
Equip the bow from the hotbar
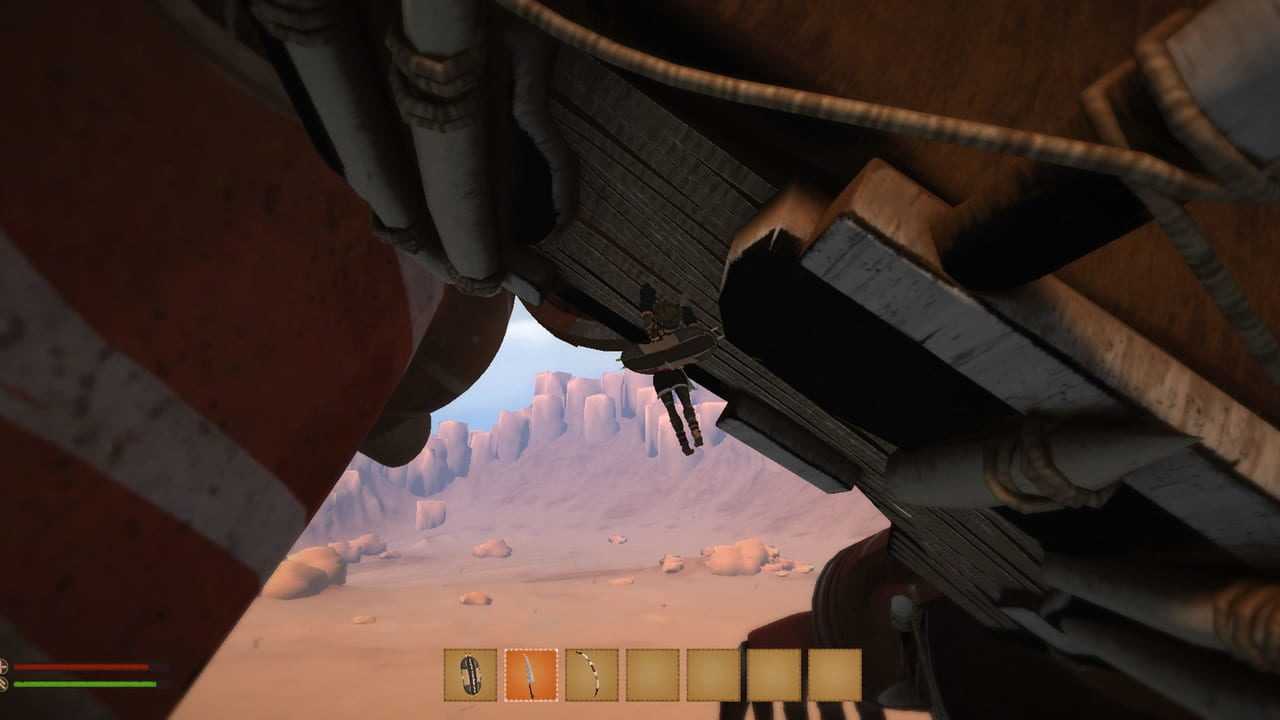pyautogui.click(x=592, y=675)
